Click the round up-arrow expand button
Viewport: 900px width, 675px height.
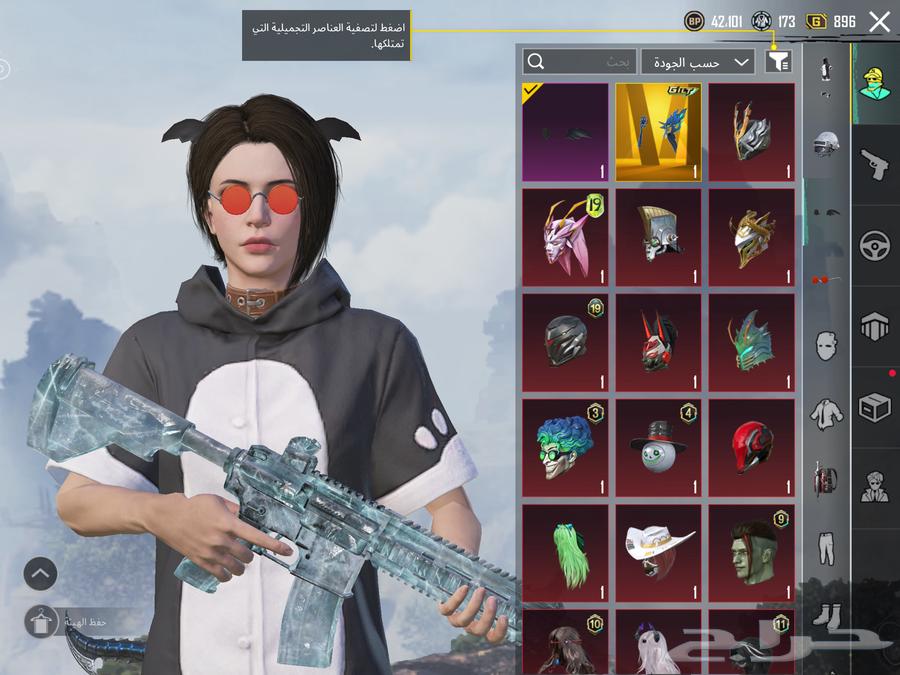coord(41,573)
